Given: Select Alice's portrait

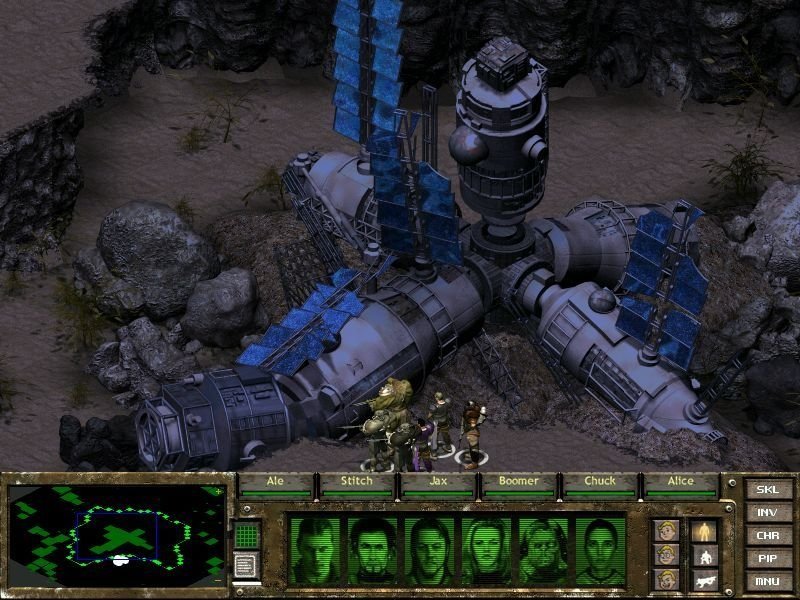Looking at the screenshot, I should click(599, 551).
